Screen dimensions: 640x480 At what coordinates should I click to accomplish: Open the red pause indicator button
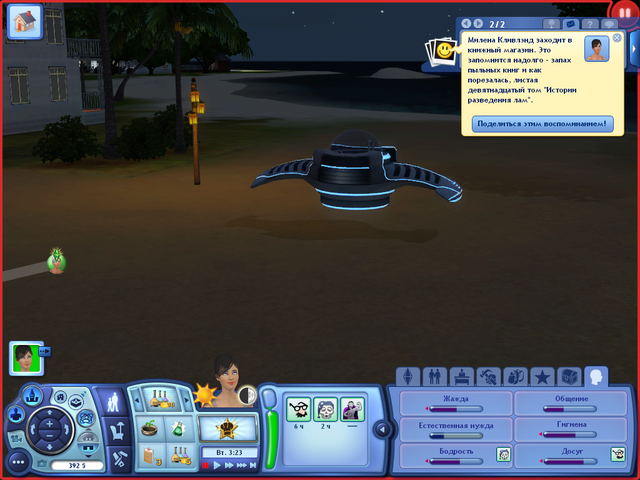point(626,13)
